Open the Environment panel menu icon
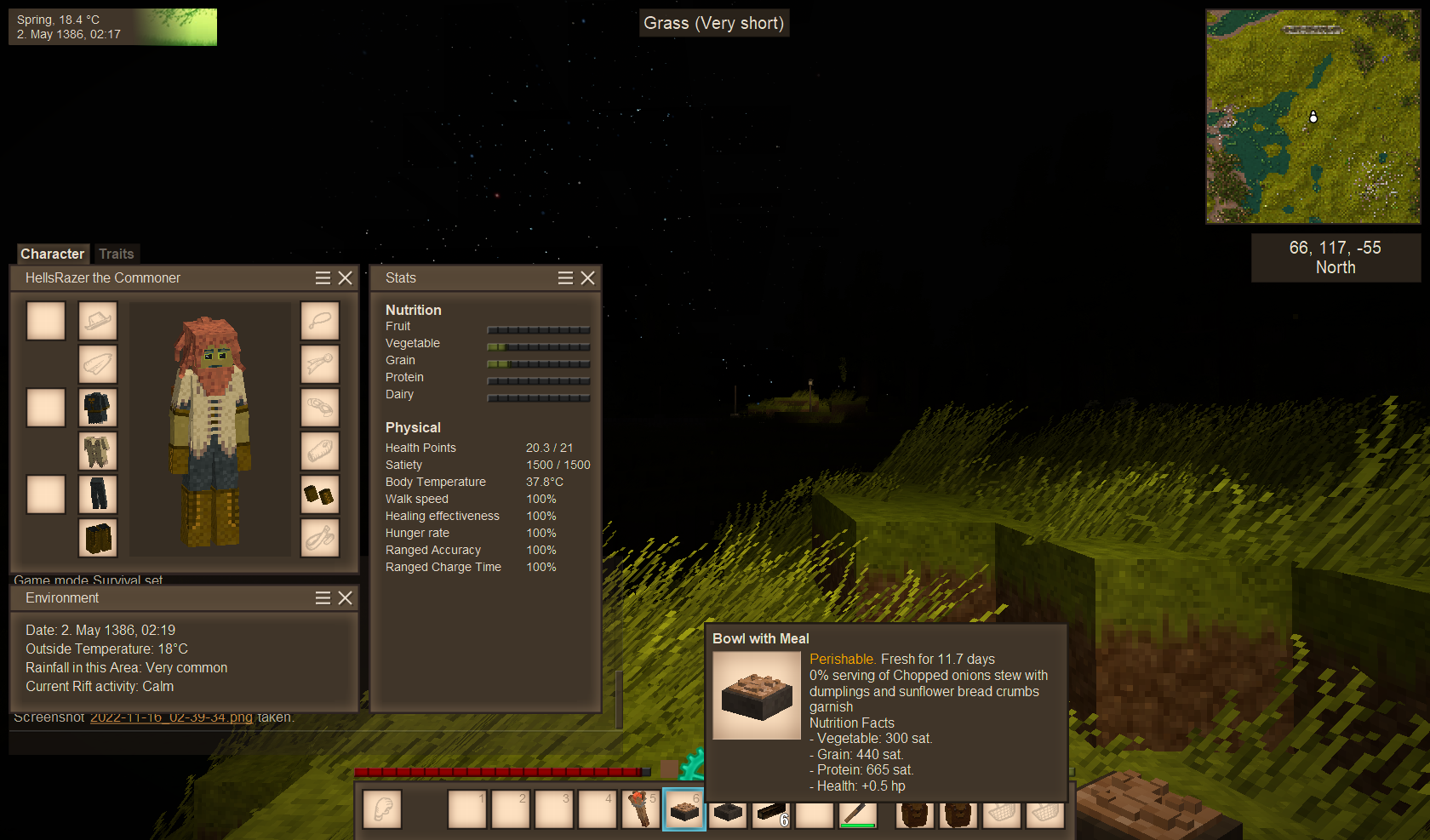This screenshot has width=1430, height=840. (x=323, y=598)
